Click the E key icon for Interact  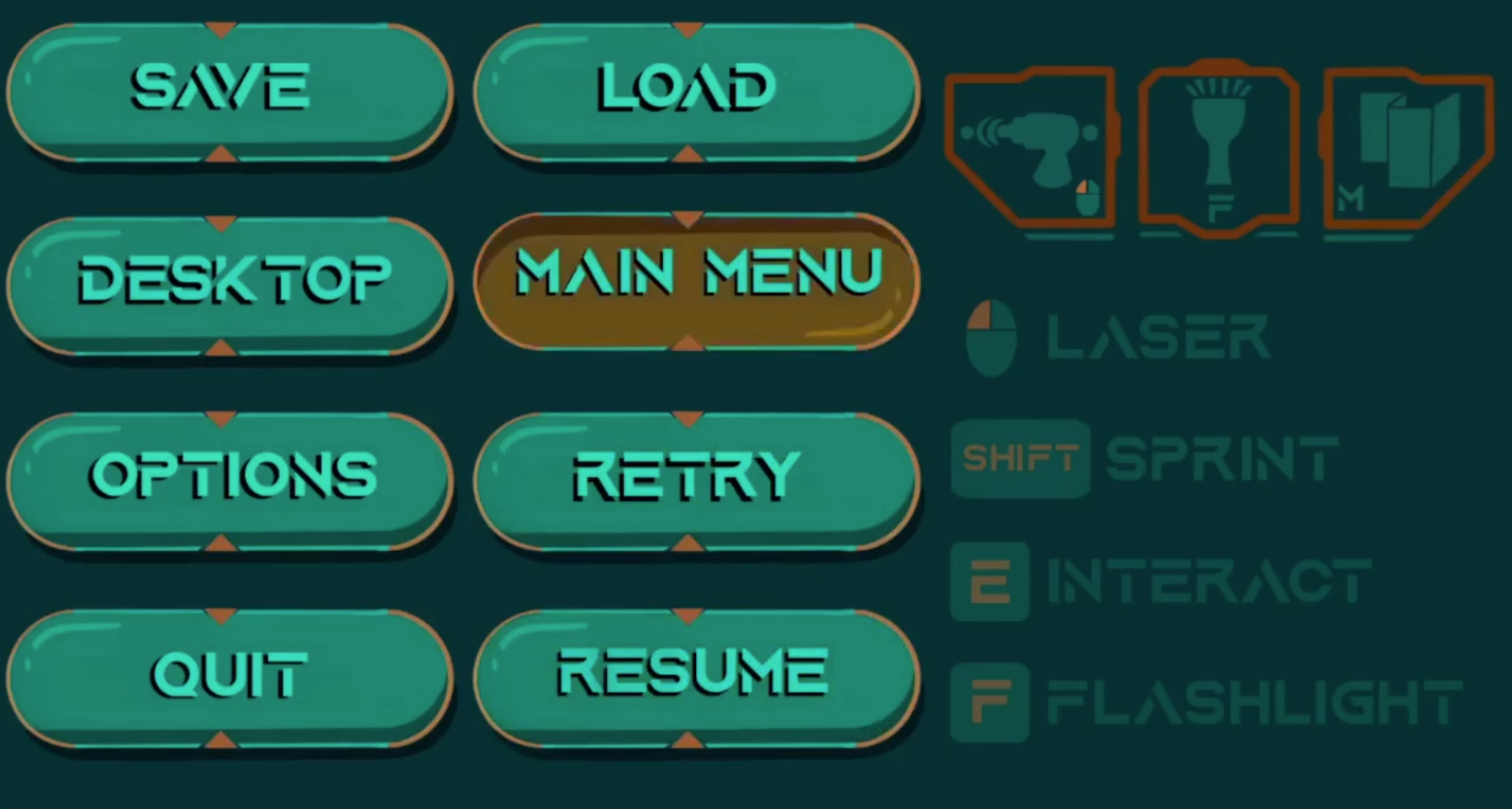click(988, 580)
